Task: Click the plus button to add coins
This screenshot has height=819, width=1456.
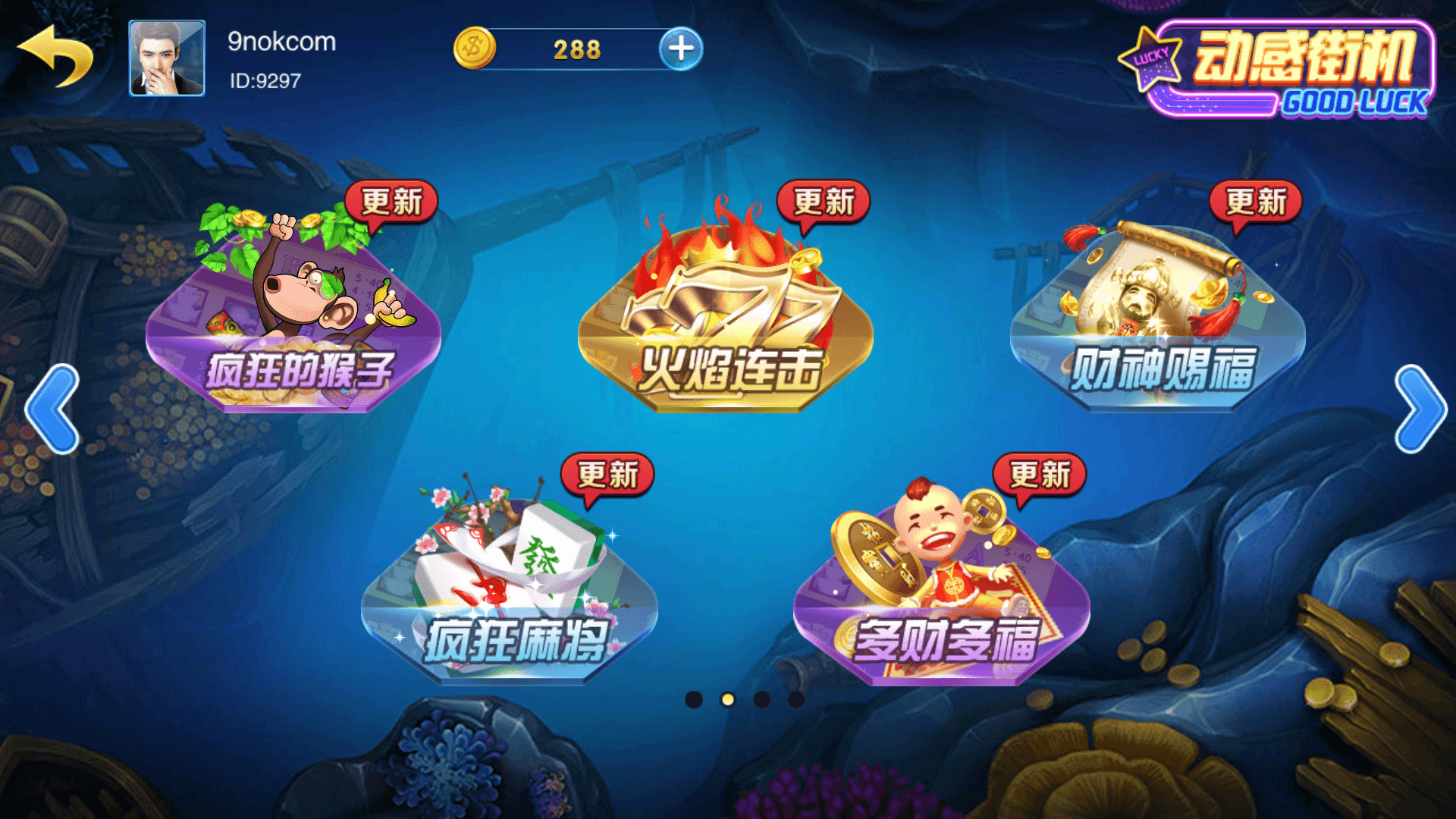Action: click(x=680, y=48)
